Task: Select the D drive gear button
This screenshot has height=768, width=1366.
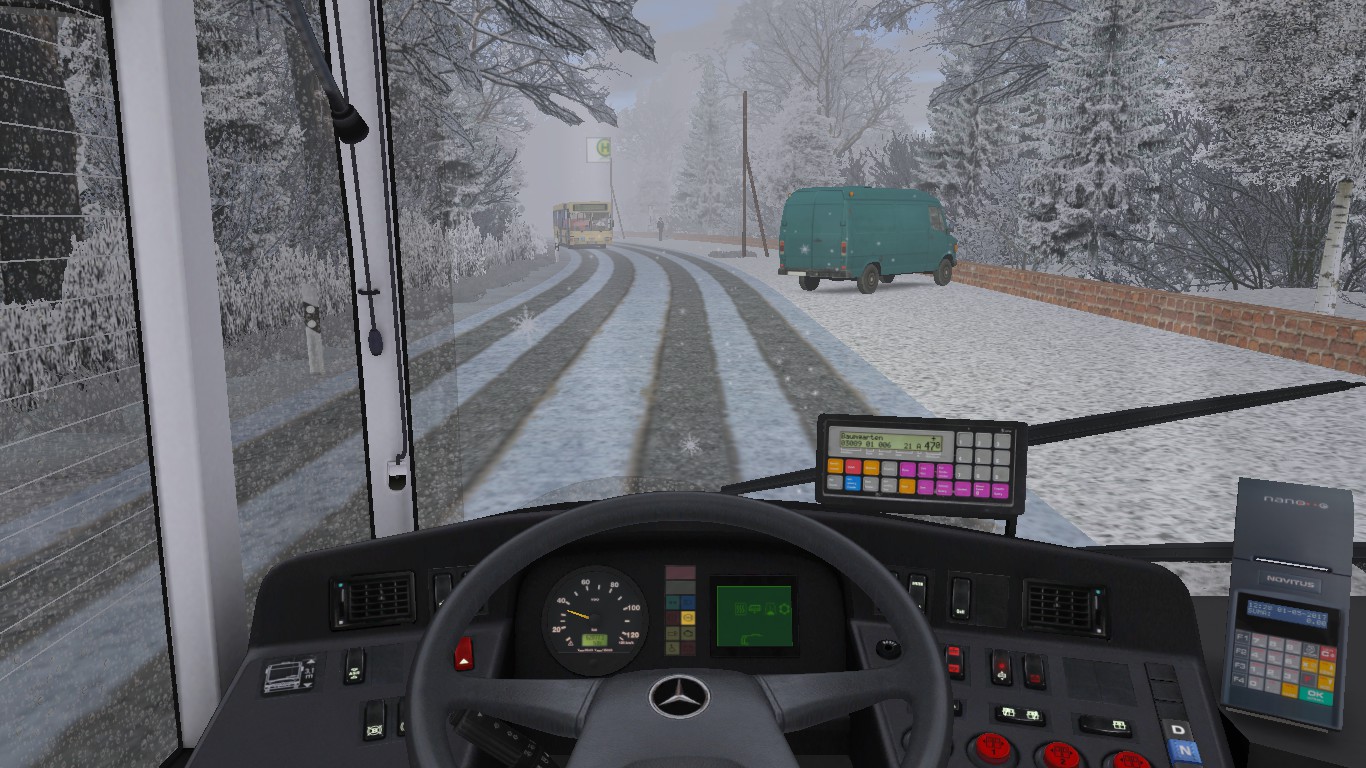Action: click(x=1178, y=730)
